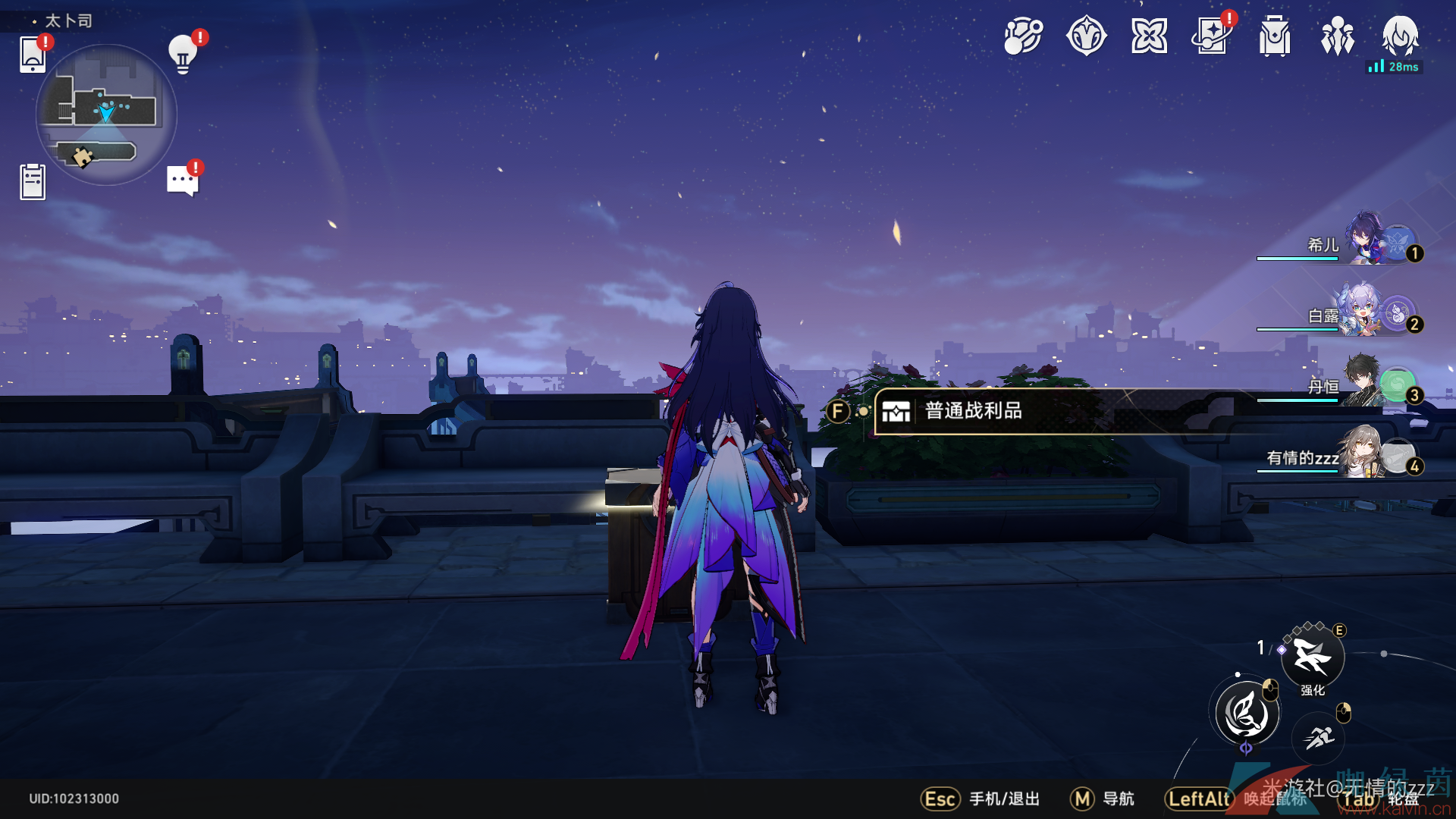Open the planet travel log icon
1456x819 pixels.
click(1023, 36)
